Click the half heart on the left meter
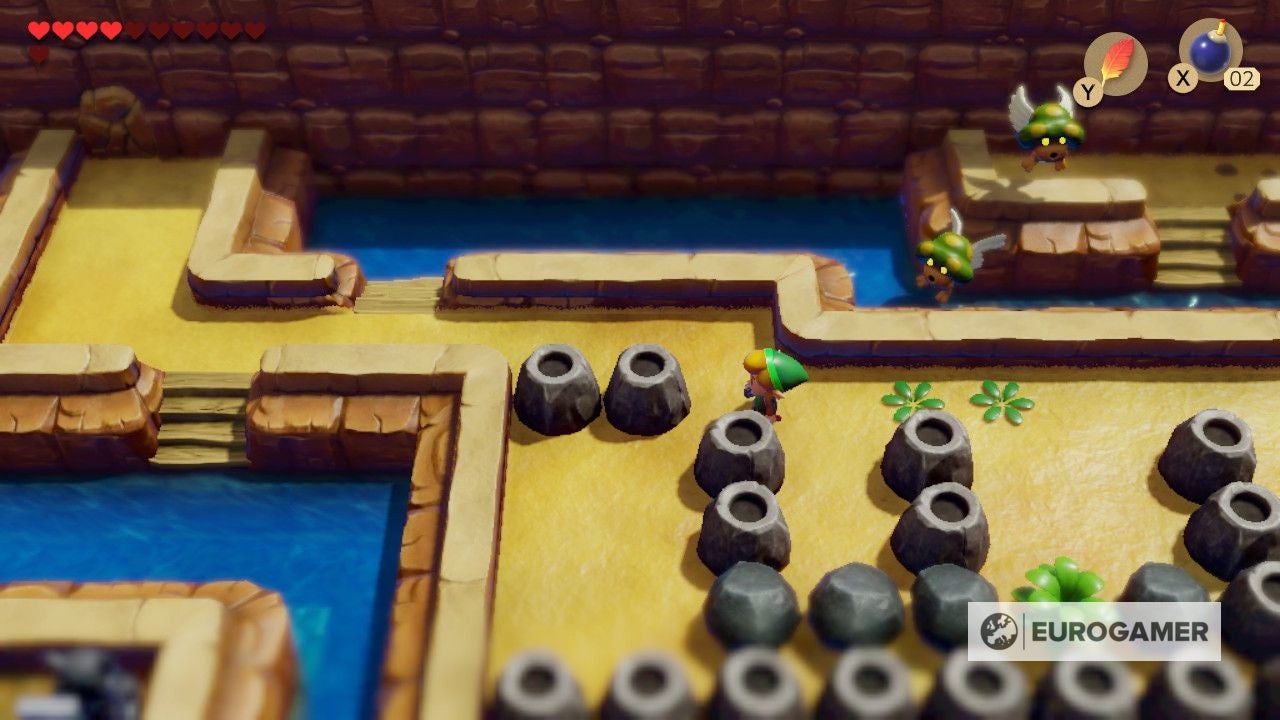The image size is (1280, 720). 134,30
